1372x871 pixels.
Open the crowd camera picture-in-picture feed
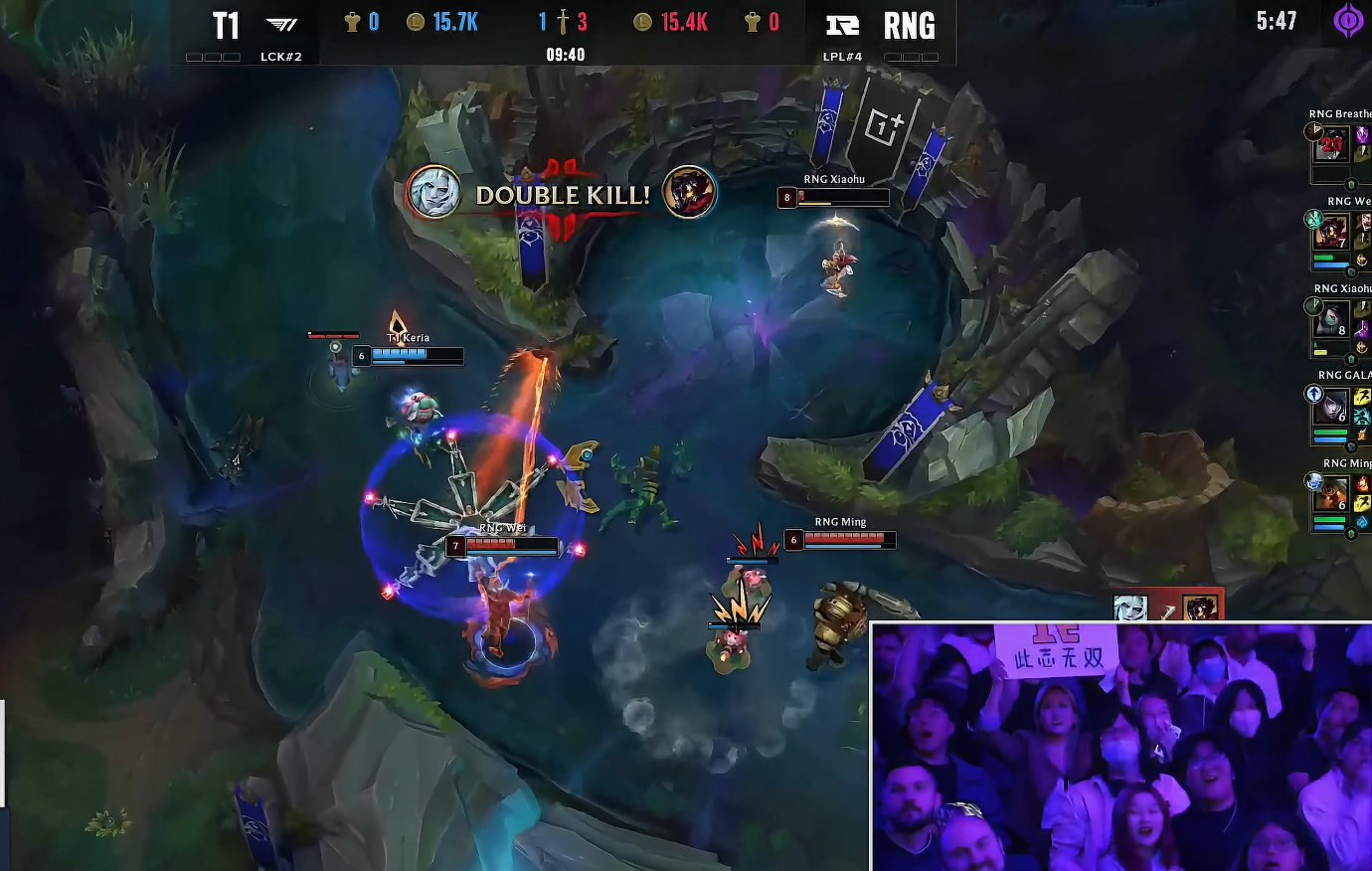click(x=1121, y=747)
